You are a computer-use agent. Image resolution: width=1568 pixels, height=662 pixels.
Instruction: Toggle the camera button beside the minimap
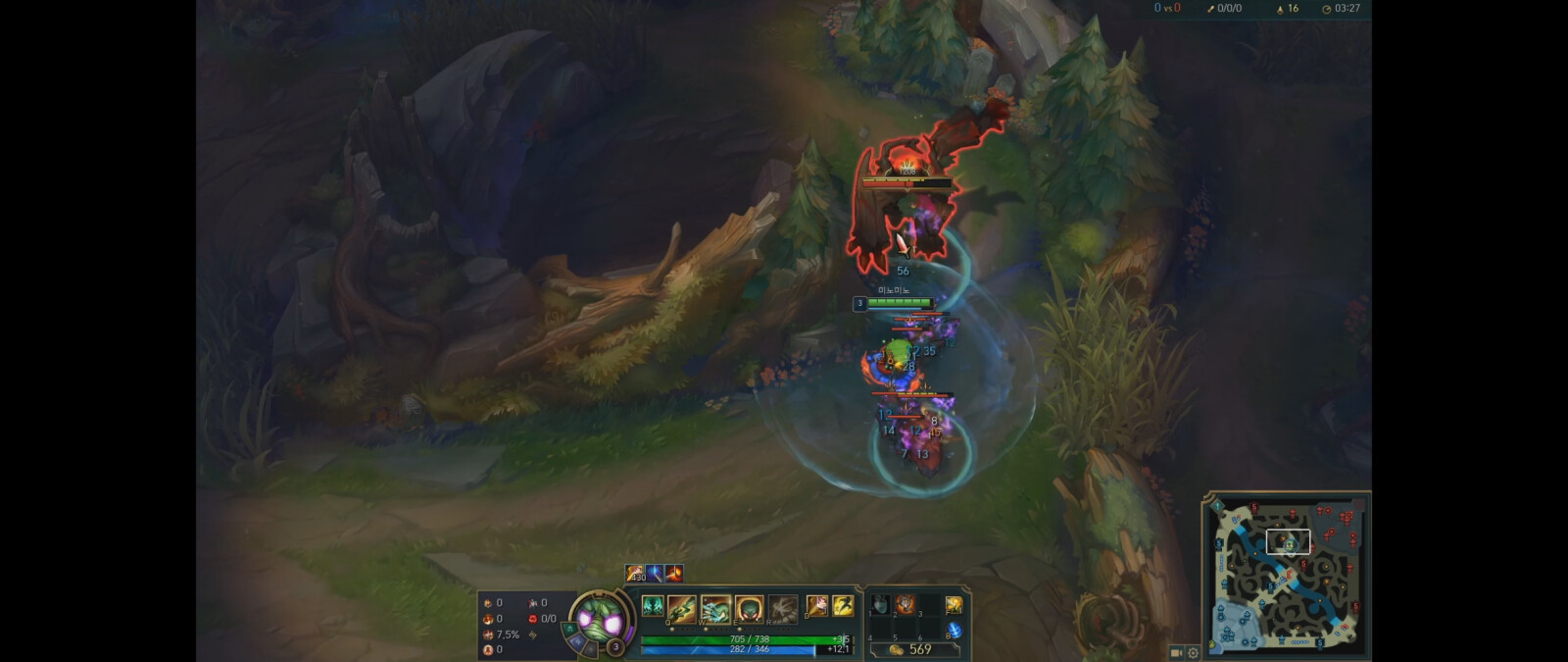point(1176,652)
